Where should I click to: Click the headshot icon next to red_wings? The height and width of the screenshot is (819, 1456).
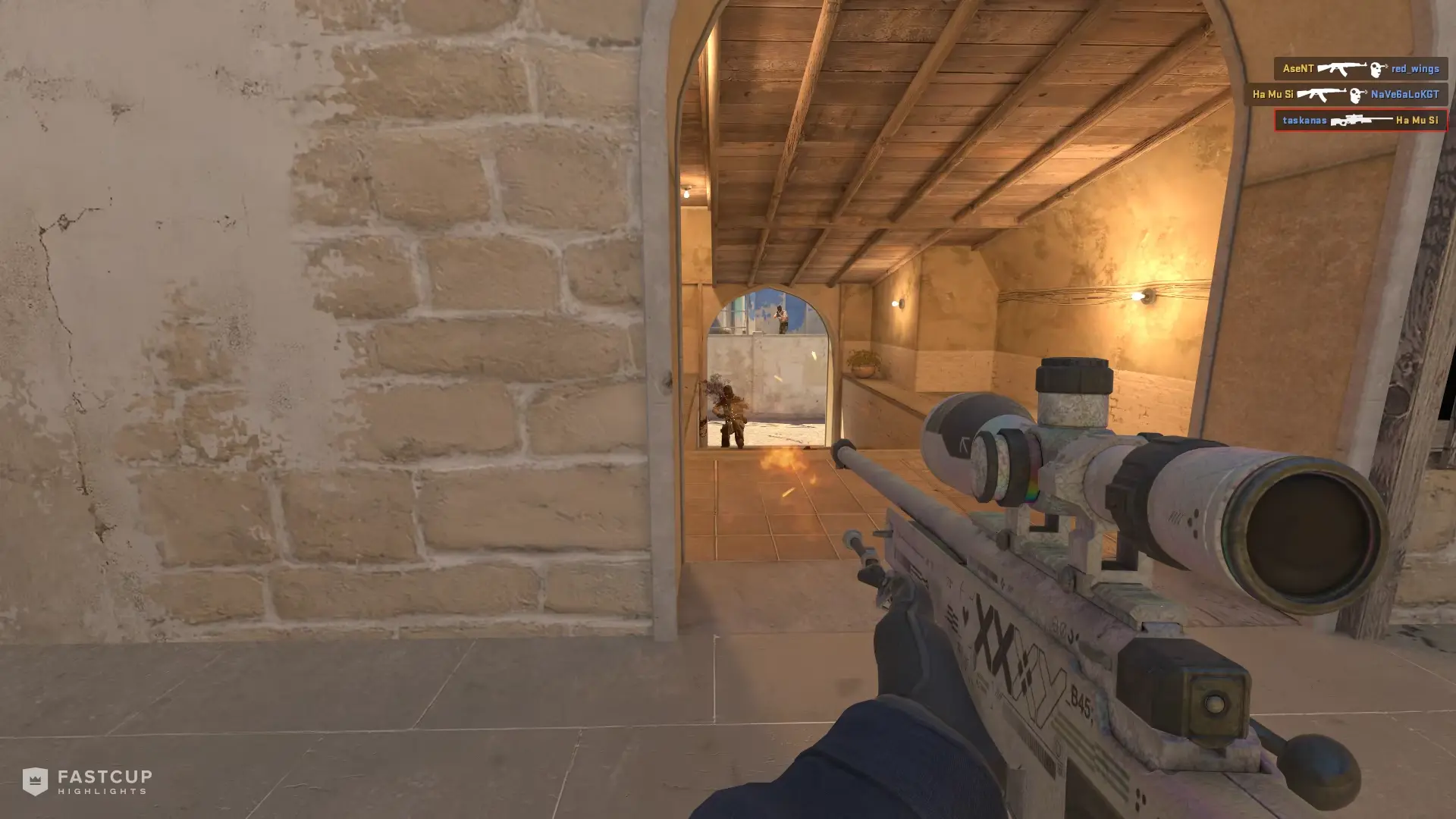click(x=1376, y=69)
